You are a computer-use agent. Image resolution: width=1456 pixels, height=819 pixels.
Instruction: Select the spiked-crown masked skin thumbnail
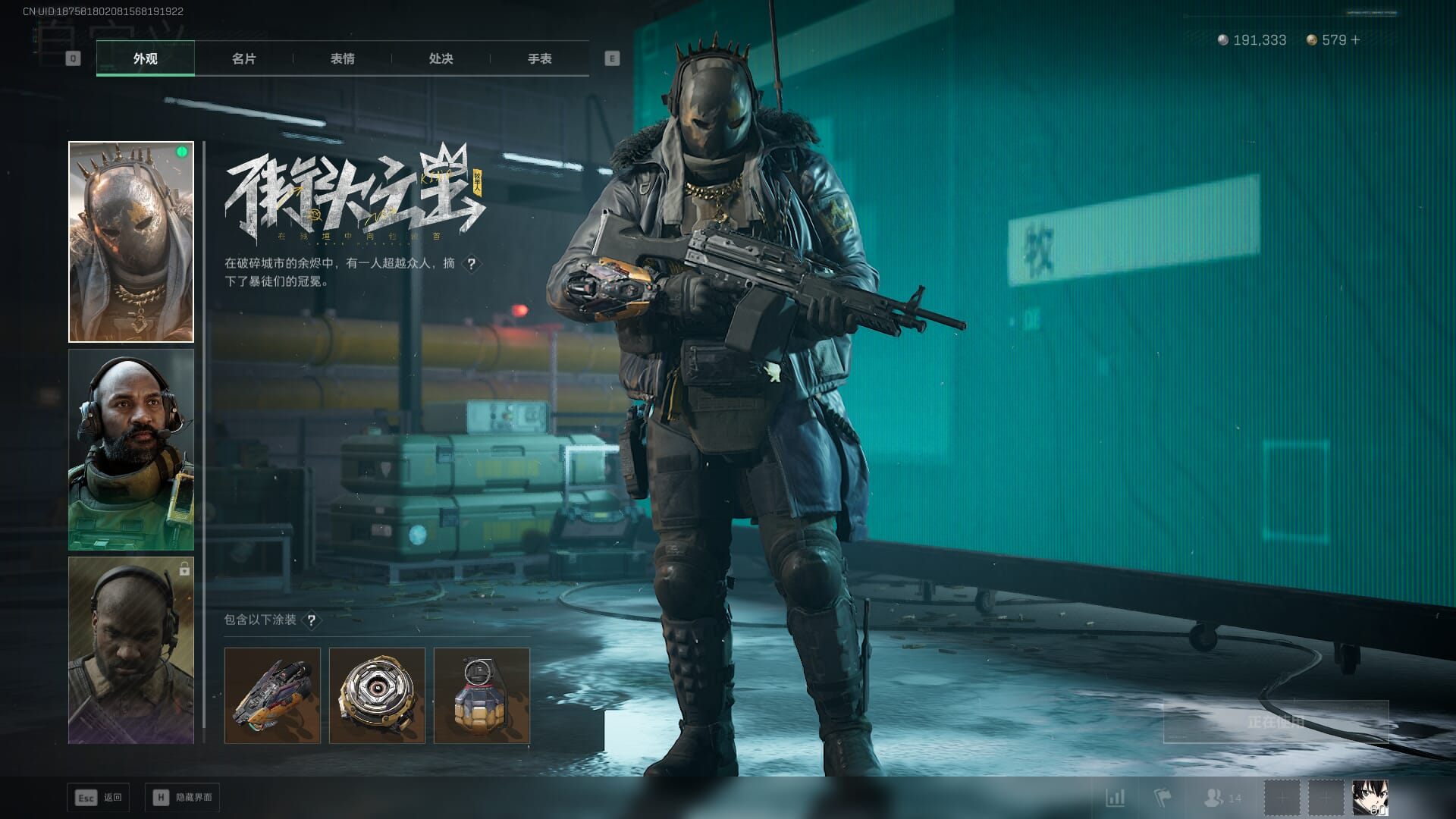131,242
